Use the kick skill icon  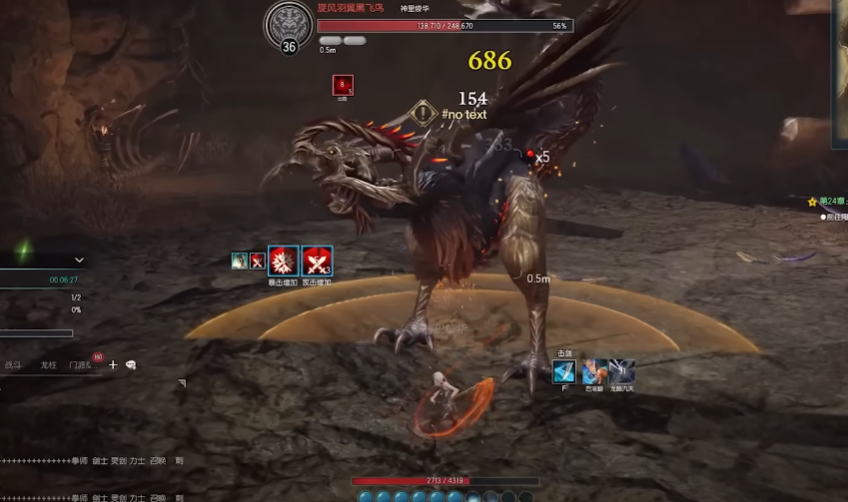[x=594, y=372]
